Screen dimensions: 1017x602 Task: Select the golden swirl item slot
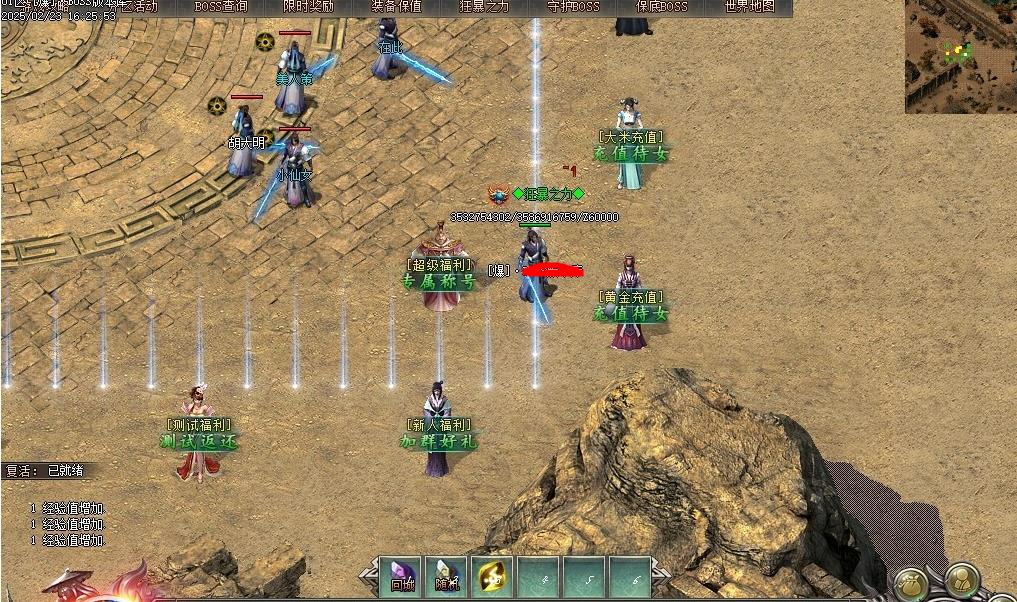click(493, 578)
